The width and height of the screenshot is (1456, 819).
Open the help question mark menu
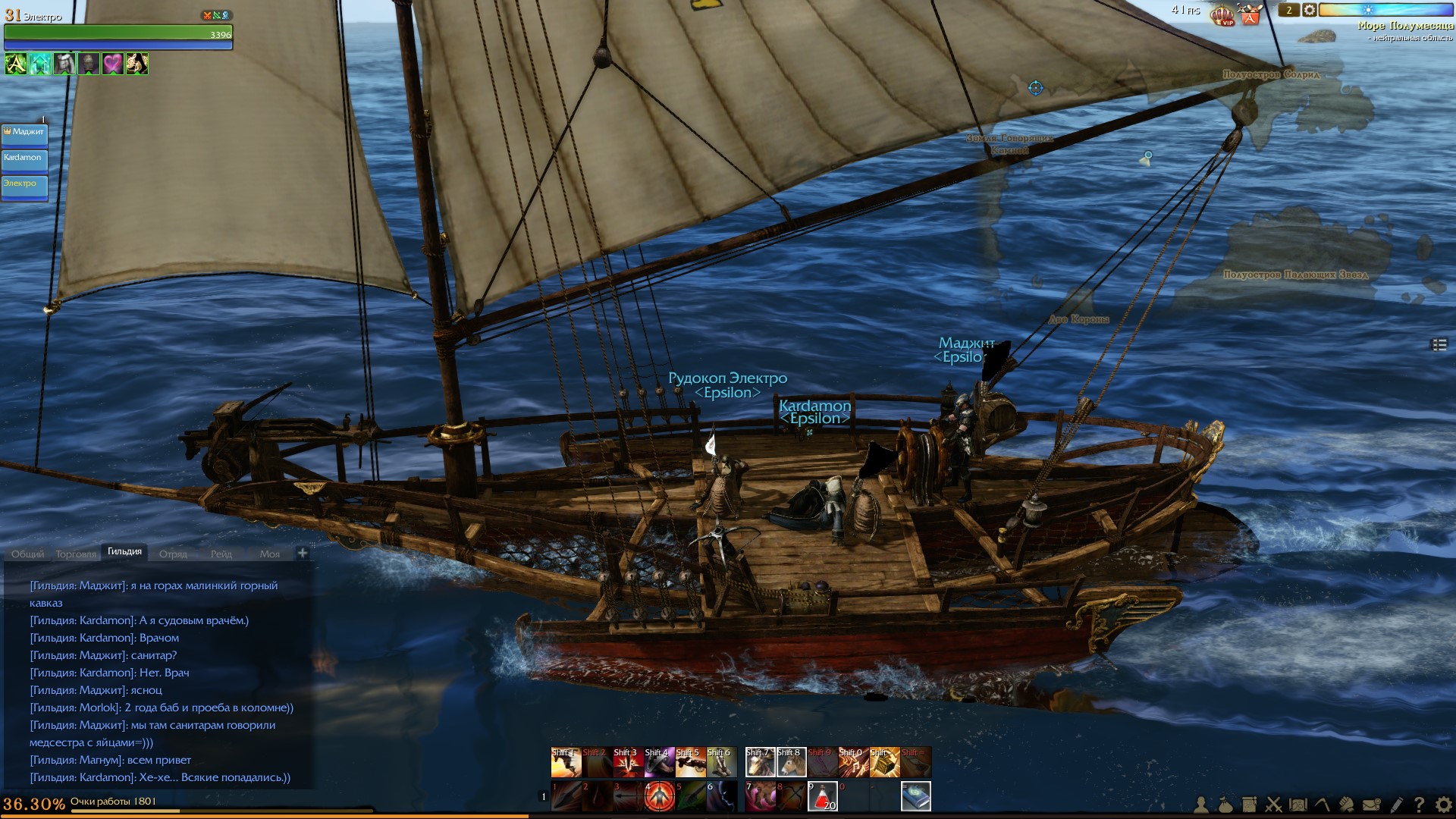click(1419, 805)
